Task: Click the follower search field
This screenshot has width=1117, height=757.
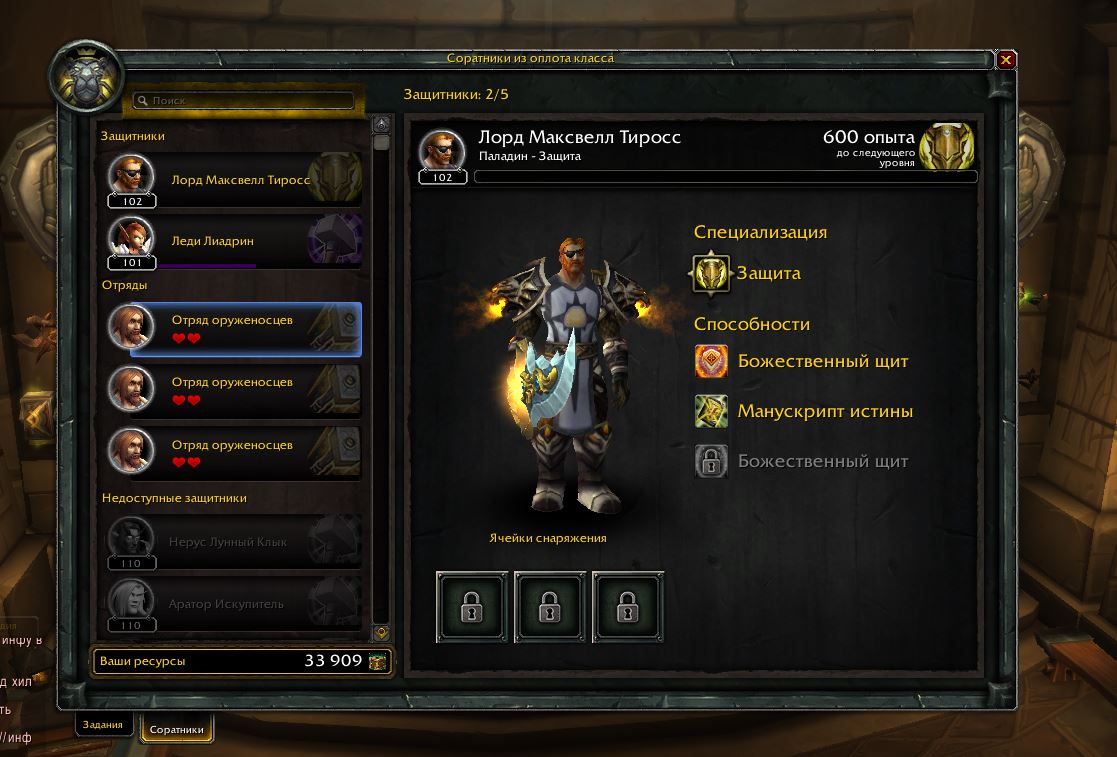Action: pyautogui.click(x=245, y=101)
